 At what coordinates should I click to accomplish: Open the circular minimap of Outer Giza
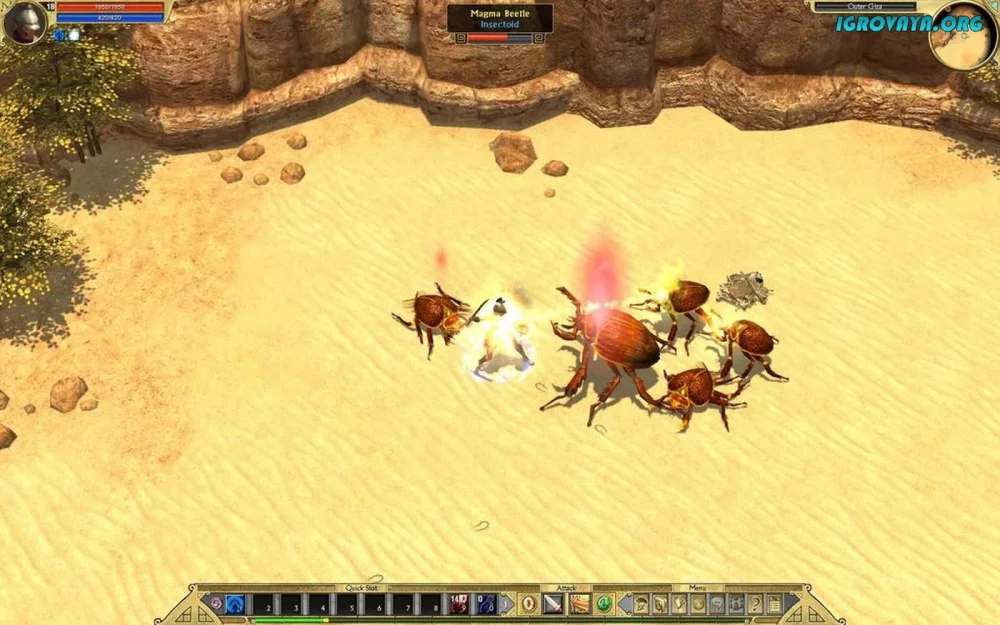pos(962,38)
